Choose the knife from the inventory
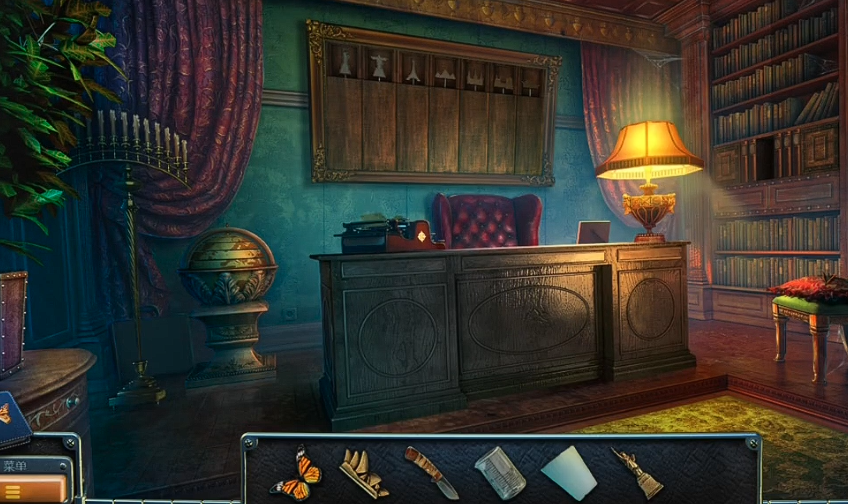 pos(431,471)
